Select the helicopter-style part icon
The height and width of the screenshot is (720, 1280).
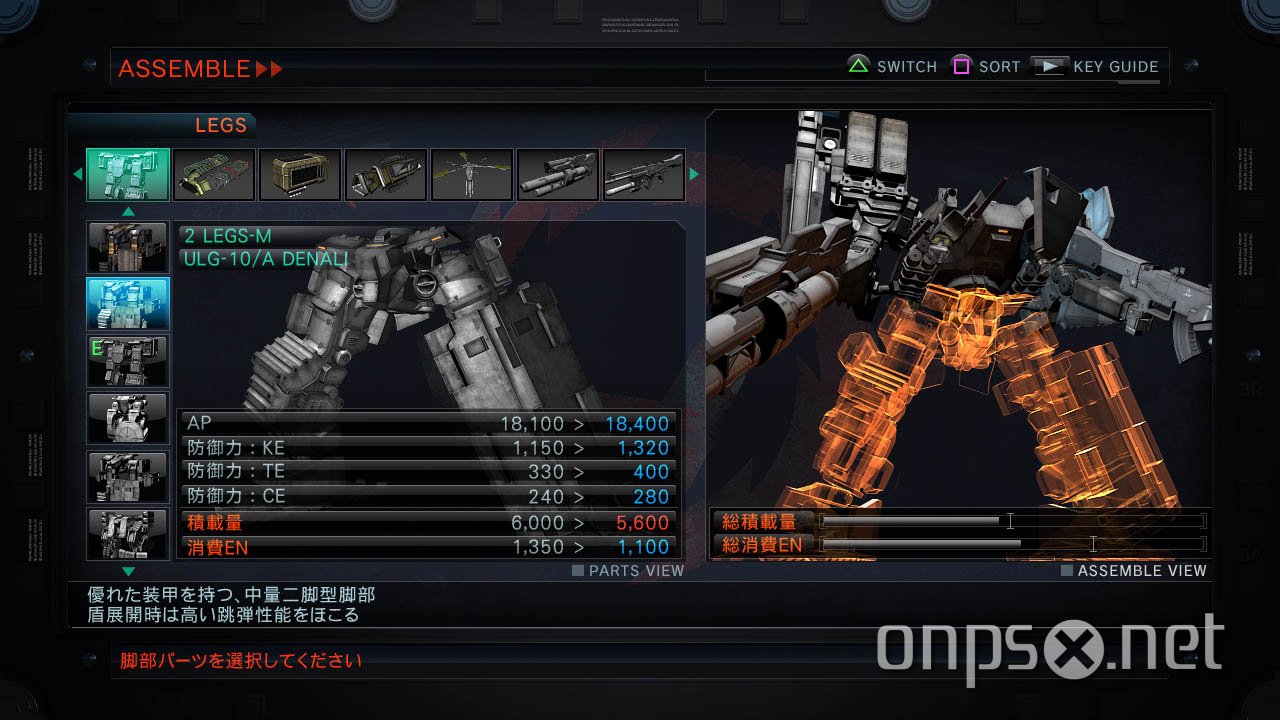471,174
